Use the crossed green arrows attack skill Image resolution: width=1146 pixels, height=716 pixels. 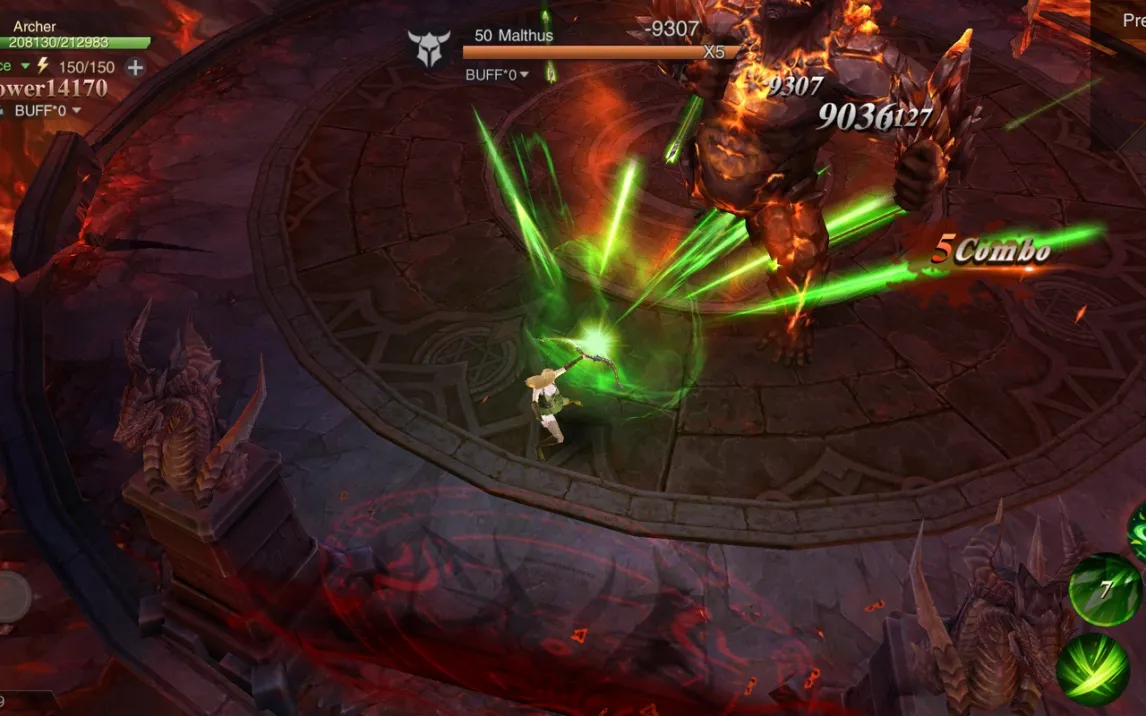pyautogui.click(x=1093, y=670)
